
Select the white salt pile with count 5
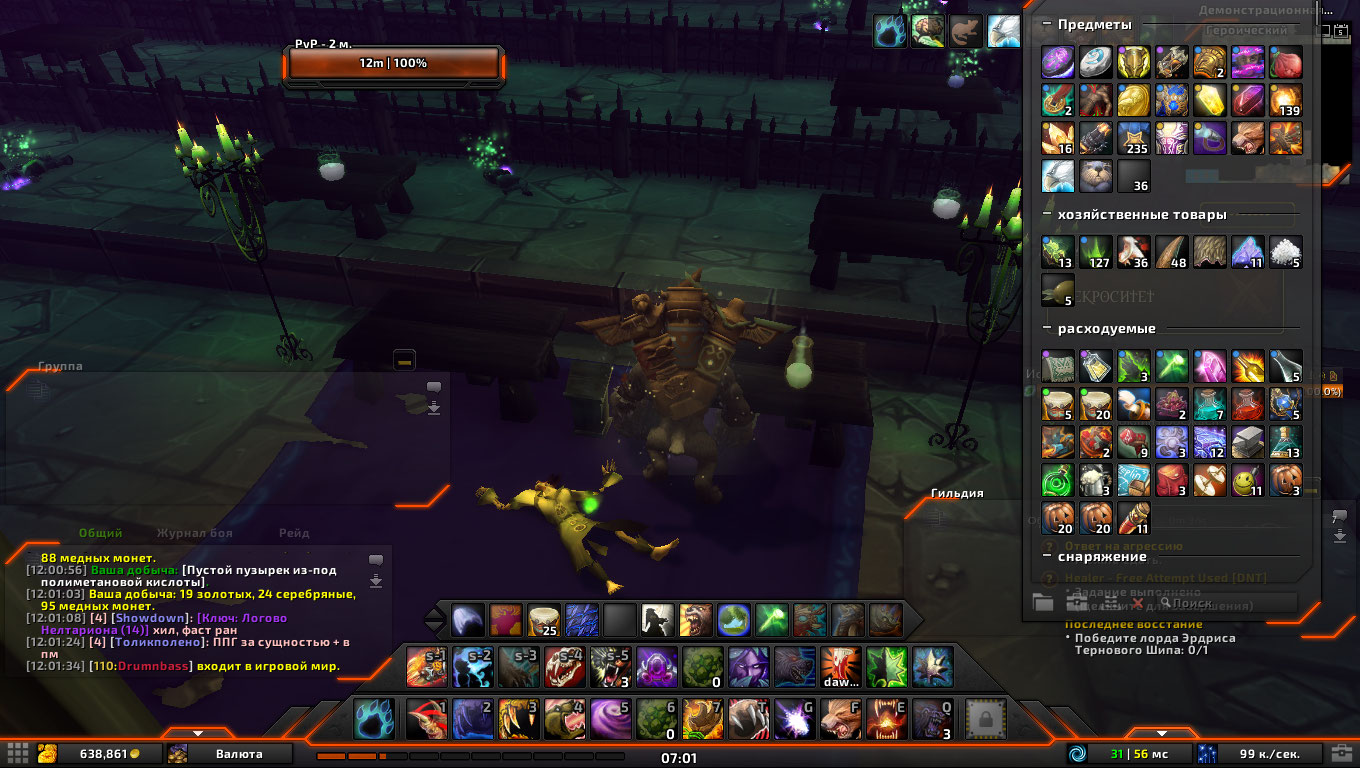1286,252
